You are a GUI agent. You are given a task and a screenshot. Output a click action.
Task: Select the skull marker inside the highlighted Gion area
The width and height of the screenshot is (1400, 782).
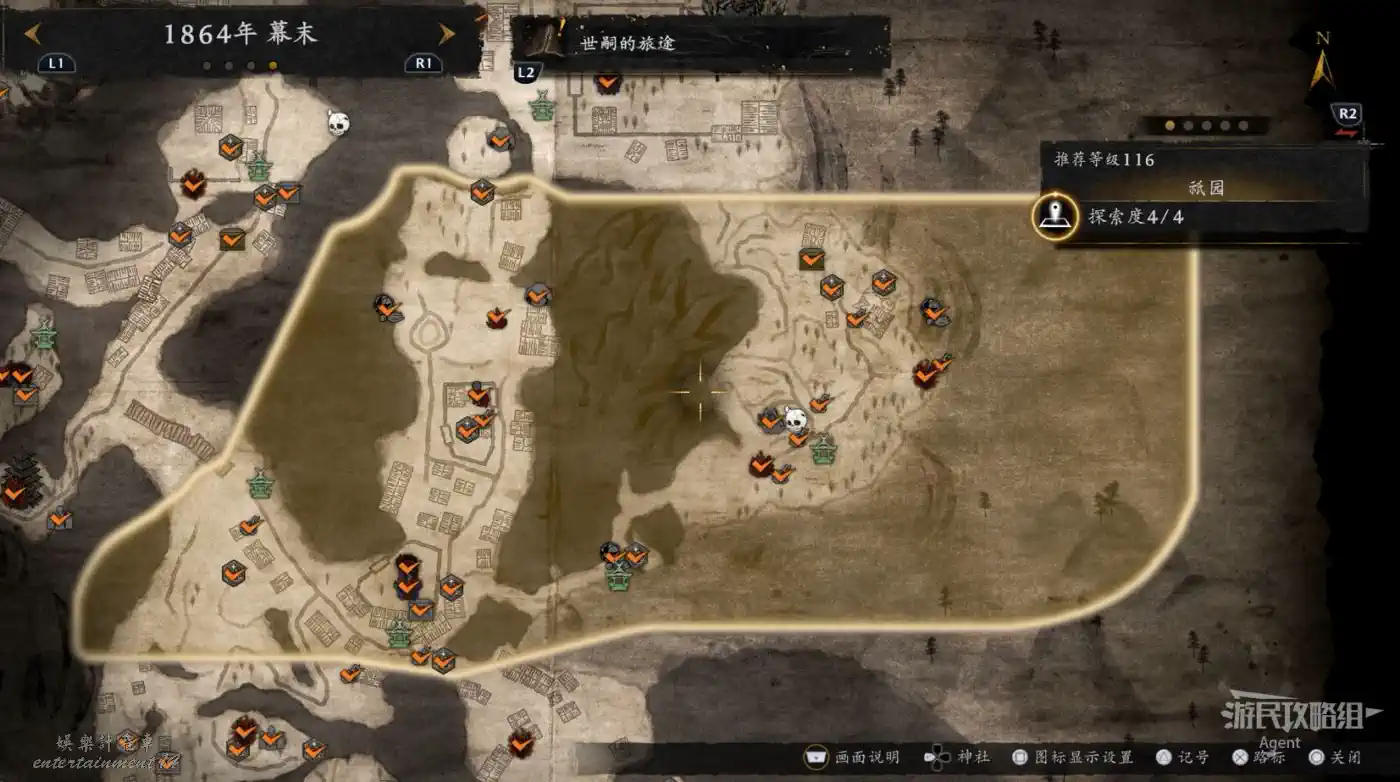(x=796, y=420)
